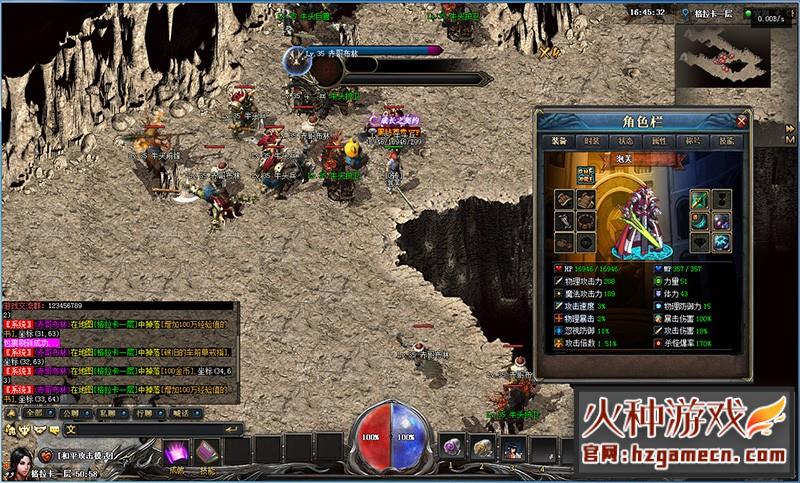Viewport: 800px width, 483px height.
Task: Close the 角色栏 character panel
Action: point(741,121)
